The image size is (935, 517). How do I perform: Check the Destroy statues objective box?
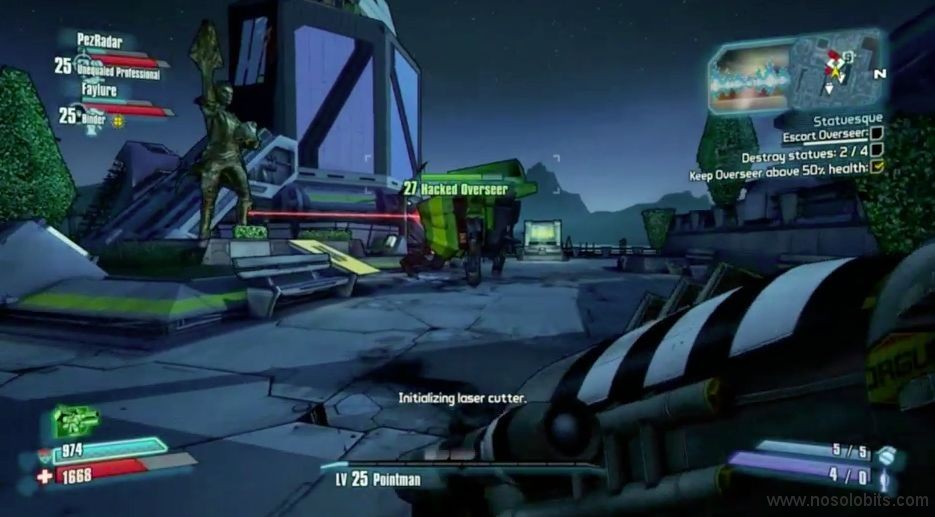876,155
